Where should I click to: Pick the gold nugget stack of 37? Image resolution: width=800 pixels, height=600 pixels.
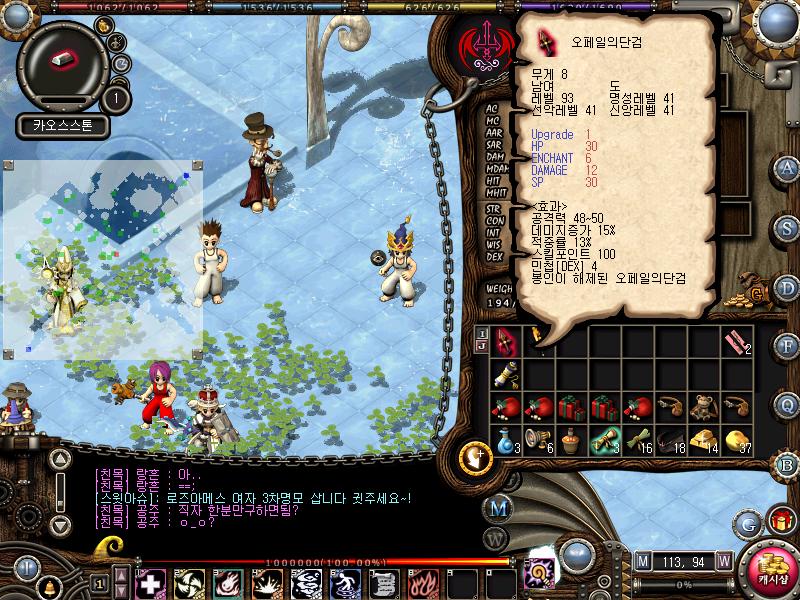pos(737,439)
